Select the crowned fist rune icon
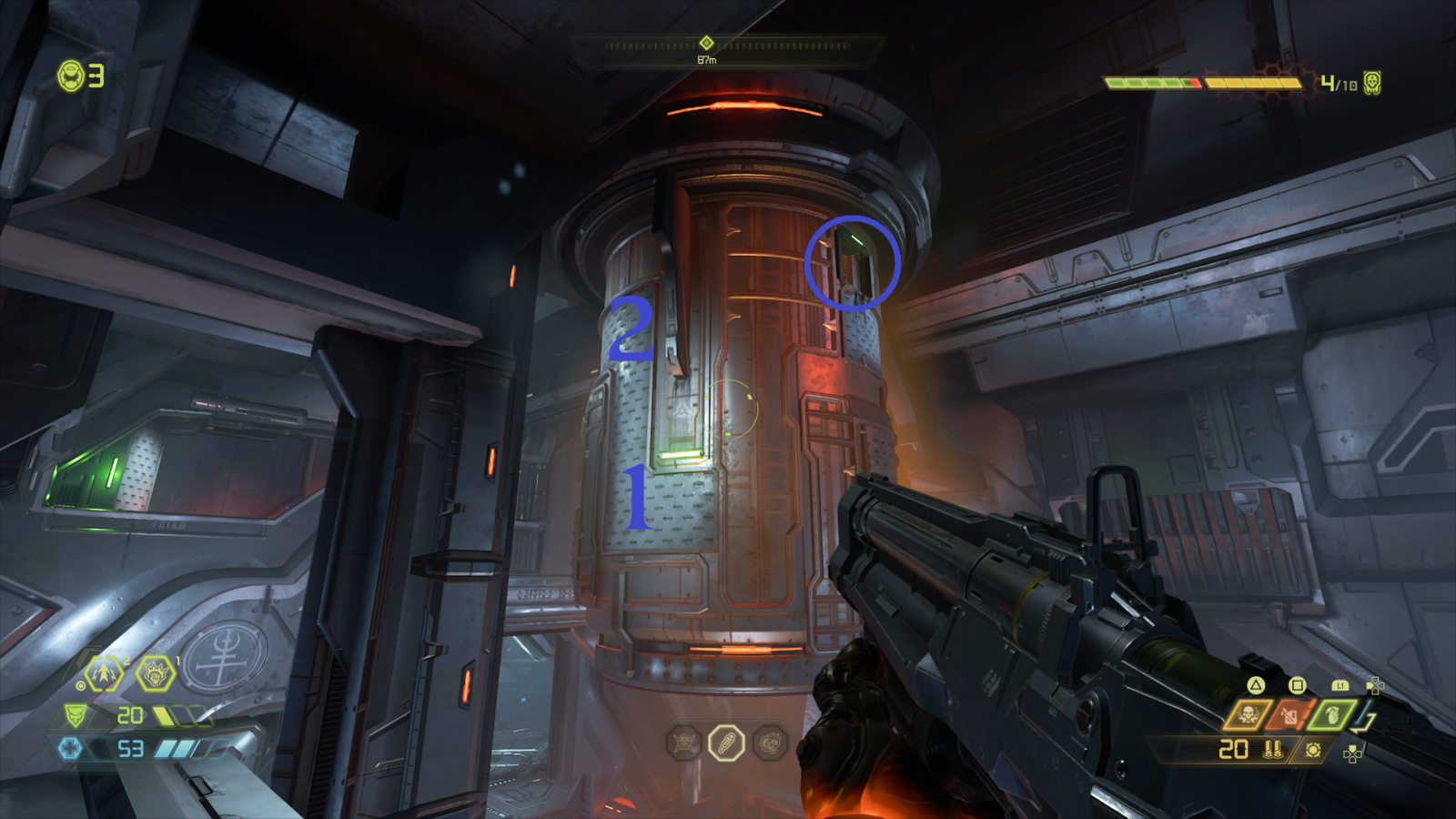Screen dimensions: 1456x819 click(155, 673)
